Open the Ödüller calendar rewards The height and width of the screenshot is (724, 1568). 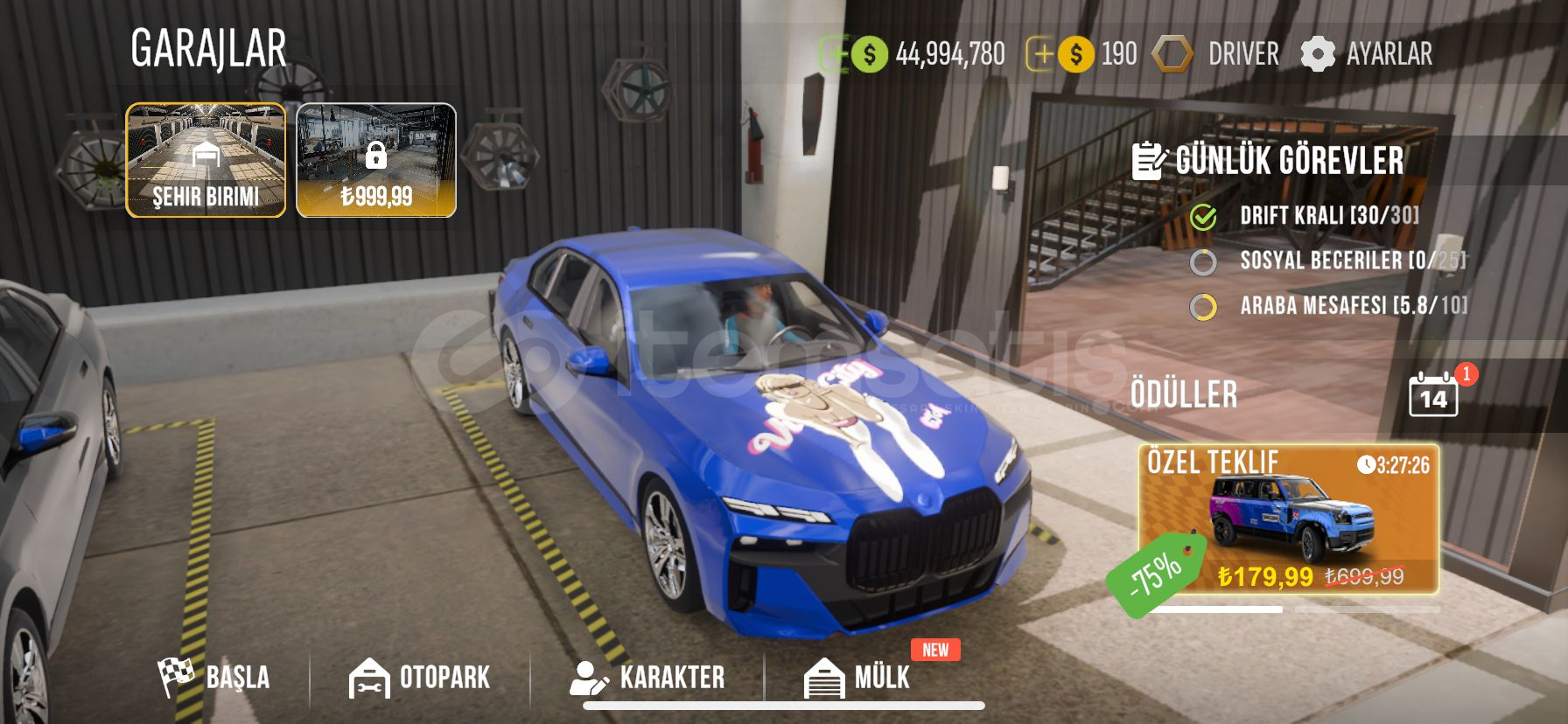(x=1433, y=395)
